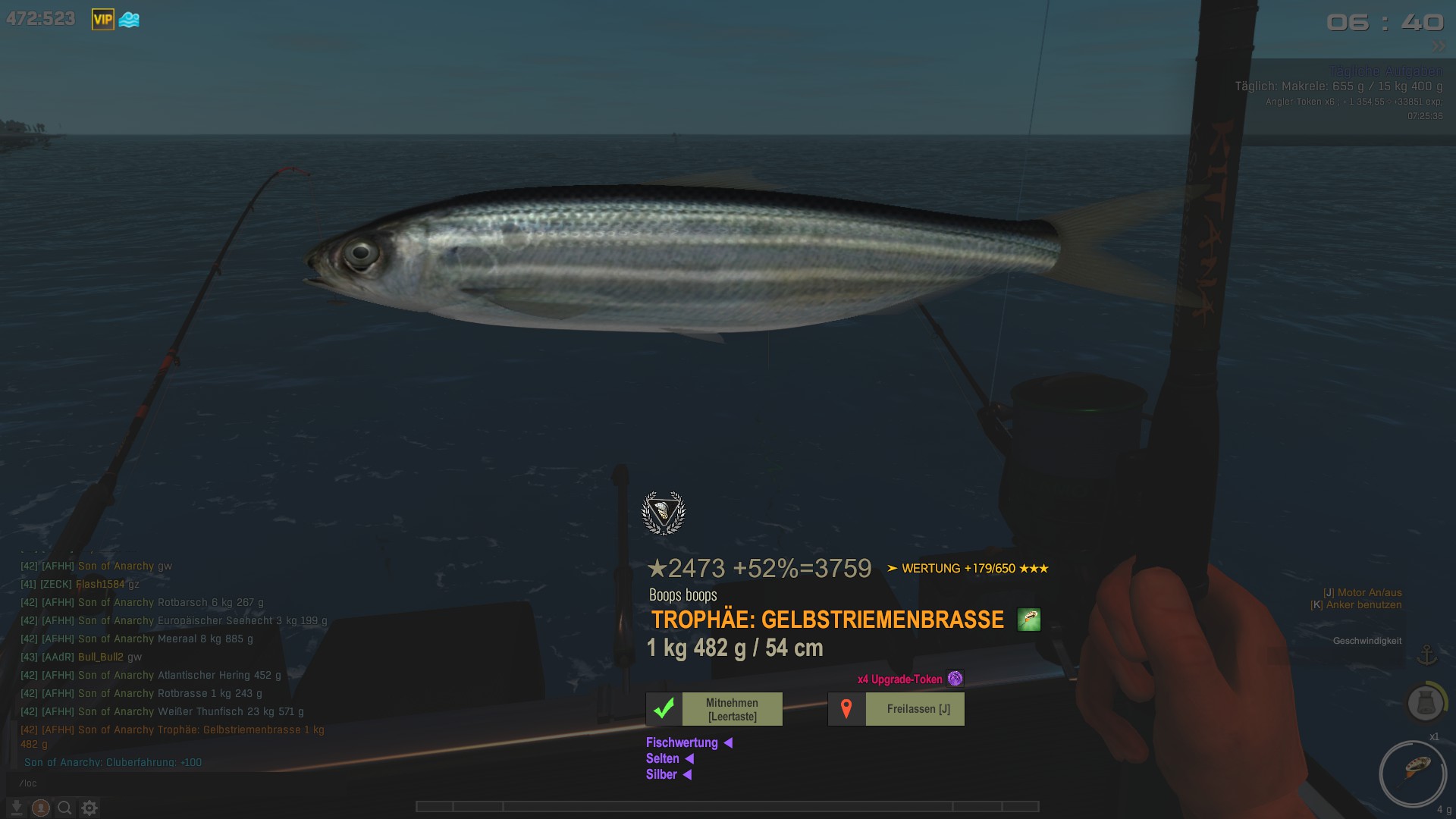The height and width of the screenshot is (819, 1456).
Task: Open the settings gear in the chat toolbar
Action: pos(89,808)
